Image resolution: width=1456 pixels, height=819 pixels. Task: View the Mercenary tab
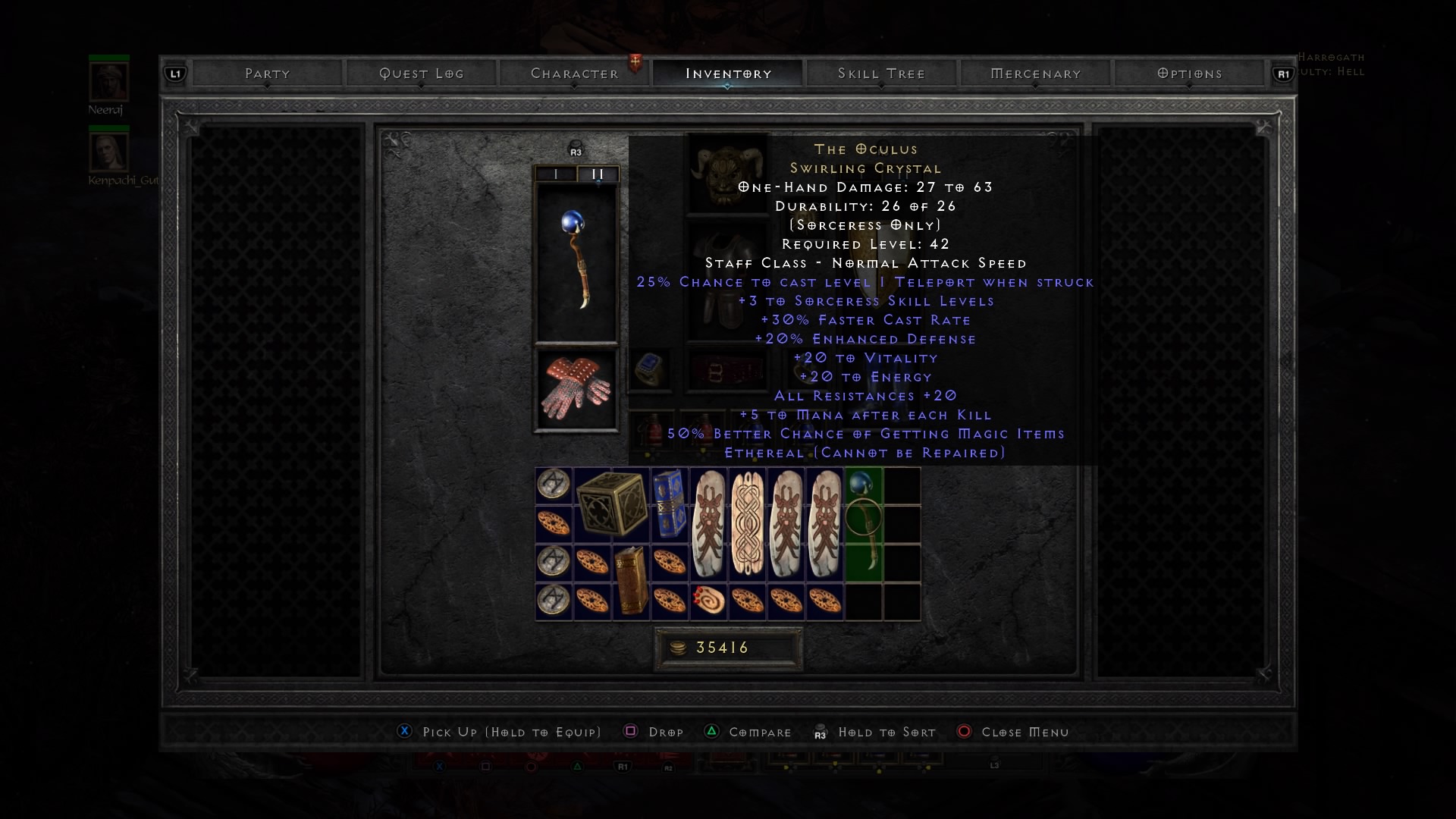(x=1035, y=74)
